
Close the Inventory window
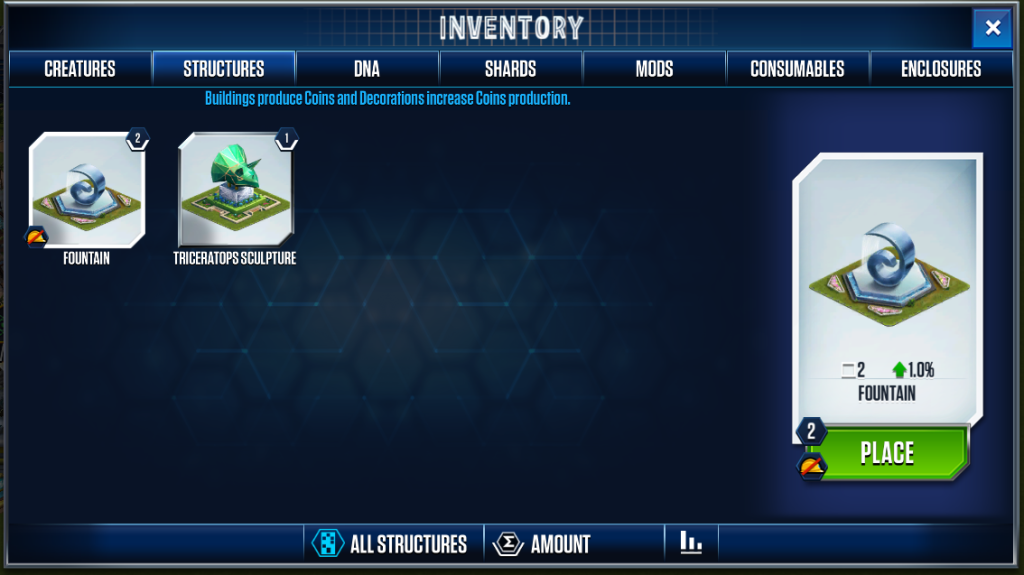tap(992, 28)
